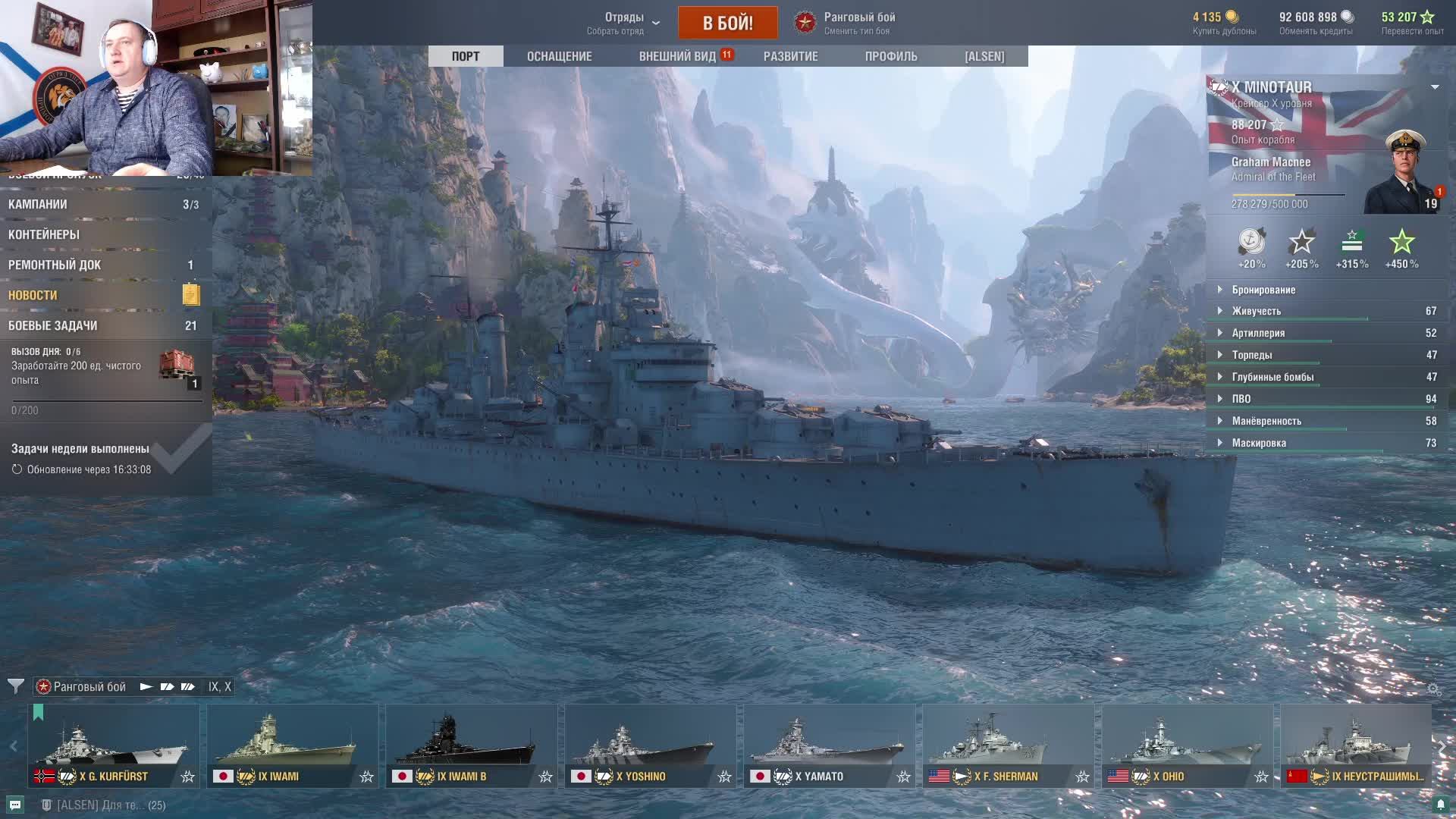The height and width of the screenshot is (819, 1456).
Task: Select the X Yamato ship in carousel
Action: coord(829,745)
